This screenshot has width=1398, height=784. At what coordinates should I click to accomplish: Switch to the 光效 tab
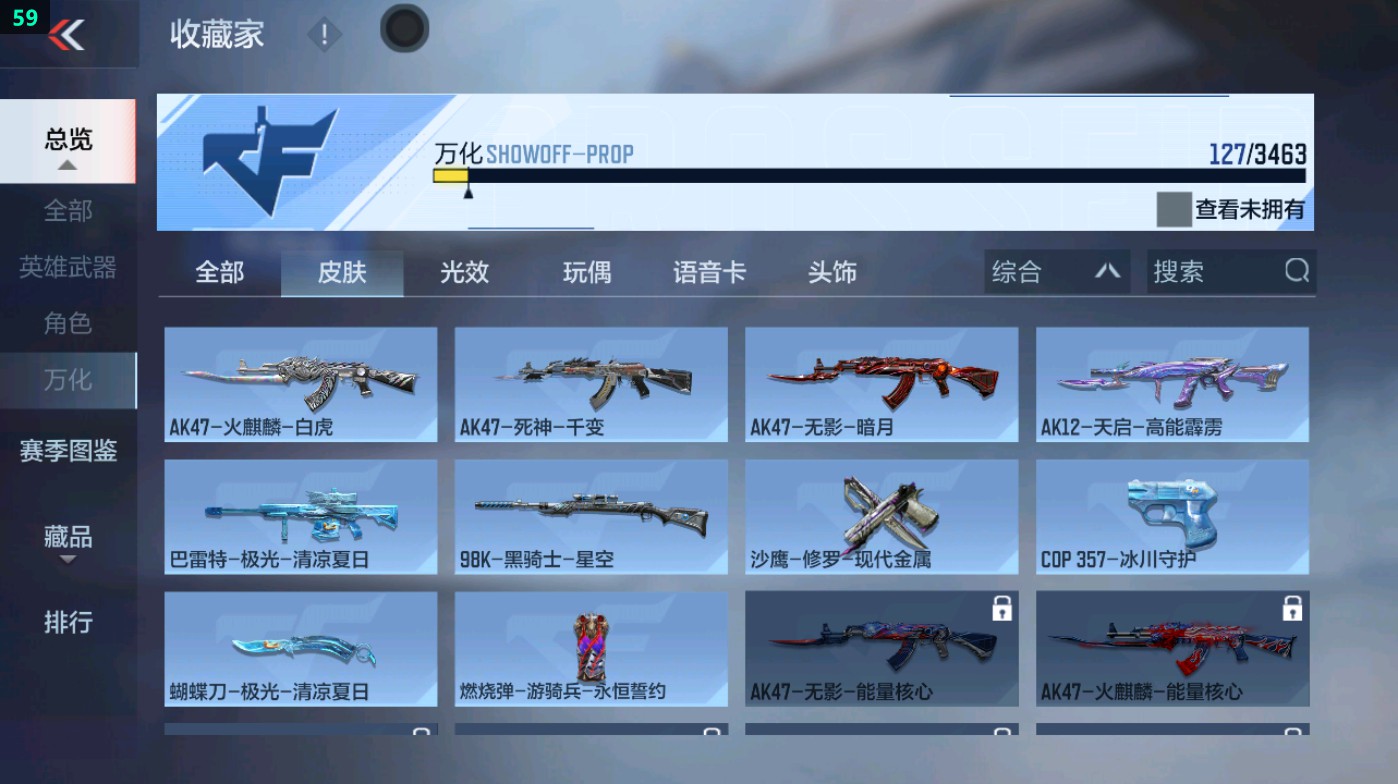463,271
